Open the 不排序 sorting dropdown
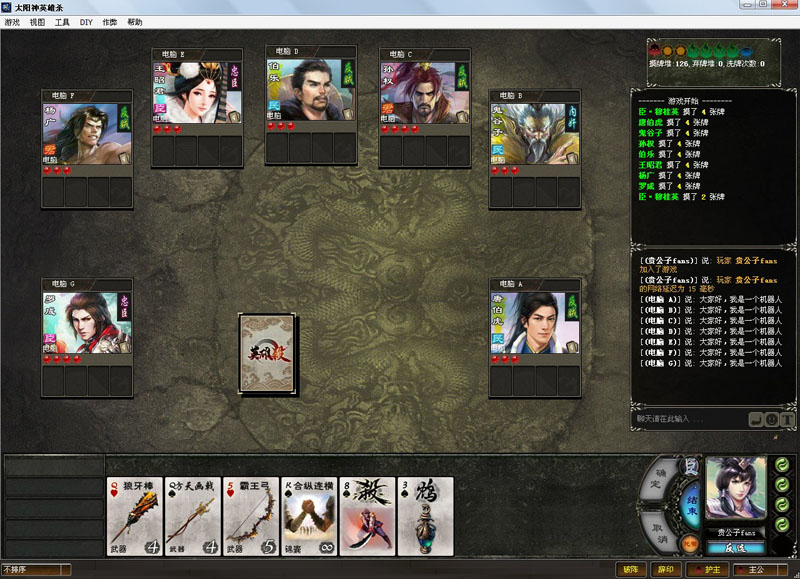The image size is (800, 579). 36,570
